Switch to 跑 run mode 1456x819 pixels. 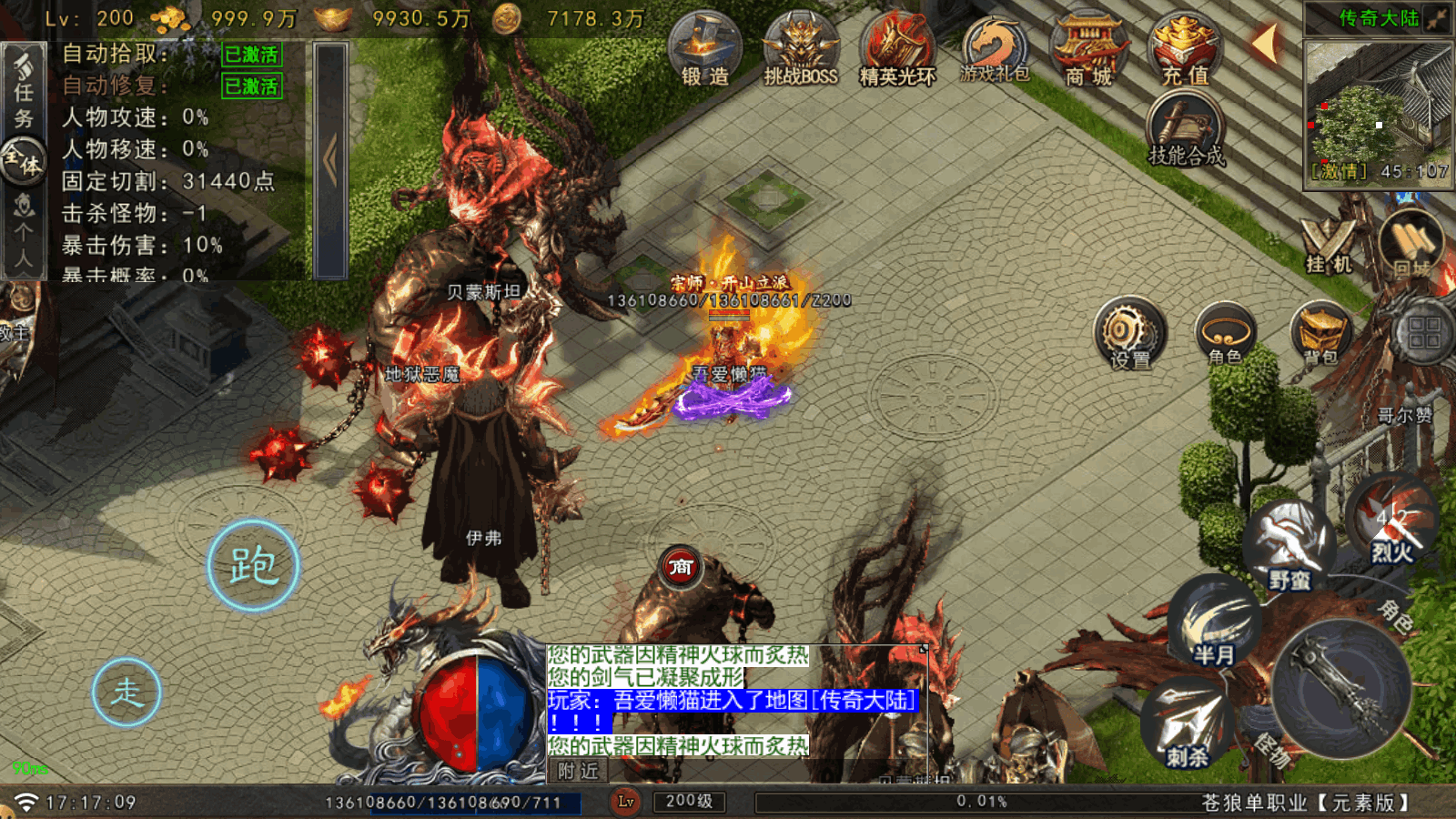point(253,565)
